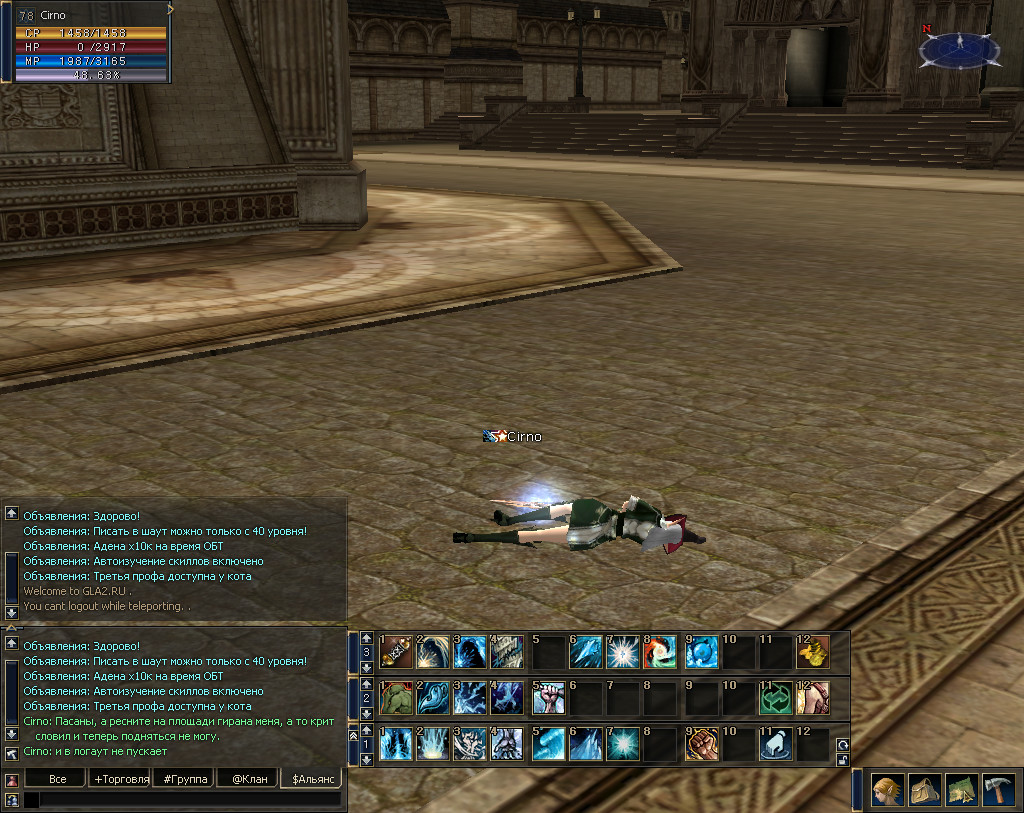The width and height of the screenshot is (1024, 813).
Task: Open the @Клан chat tab
Action: pyautogui.click(x=248, y=778)
